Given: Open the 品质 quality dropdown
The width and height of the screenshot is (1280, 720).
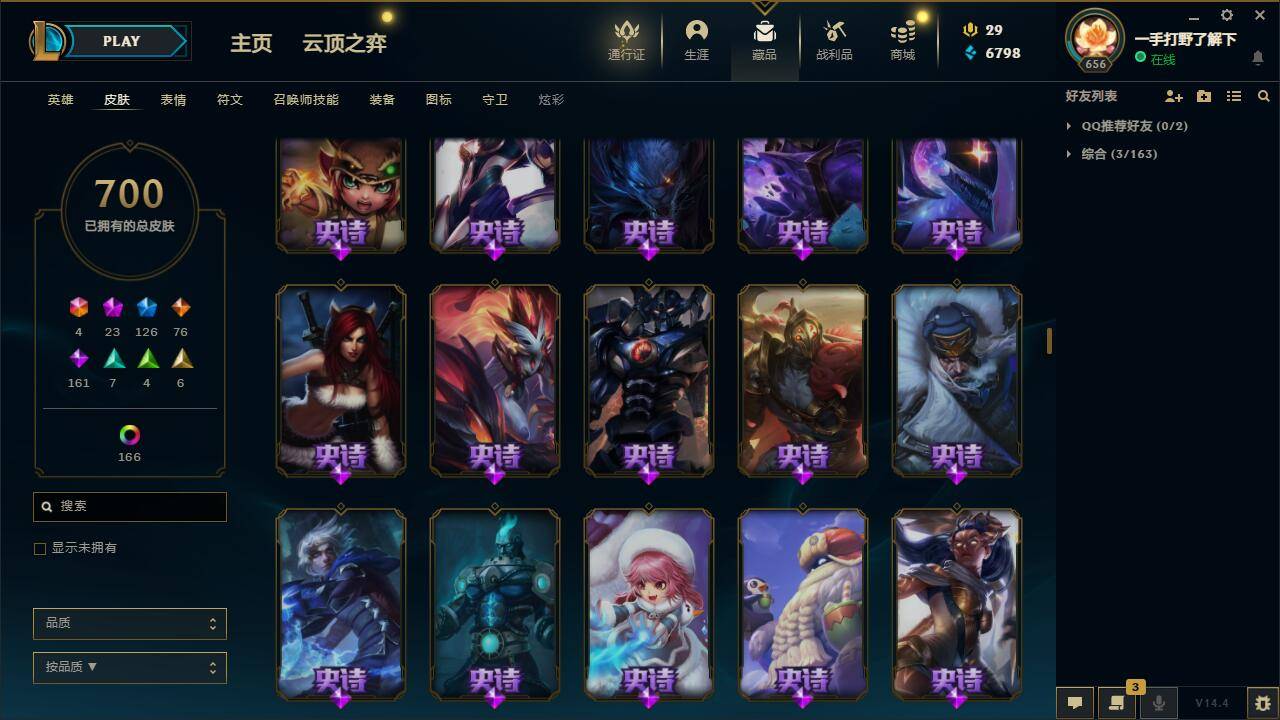Looking at the screenshot, I should point(129,623).
